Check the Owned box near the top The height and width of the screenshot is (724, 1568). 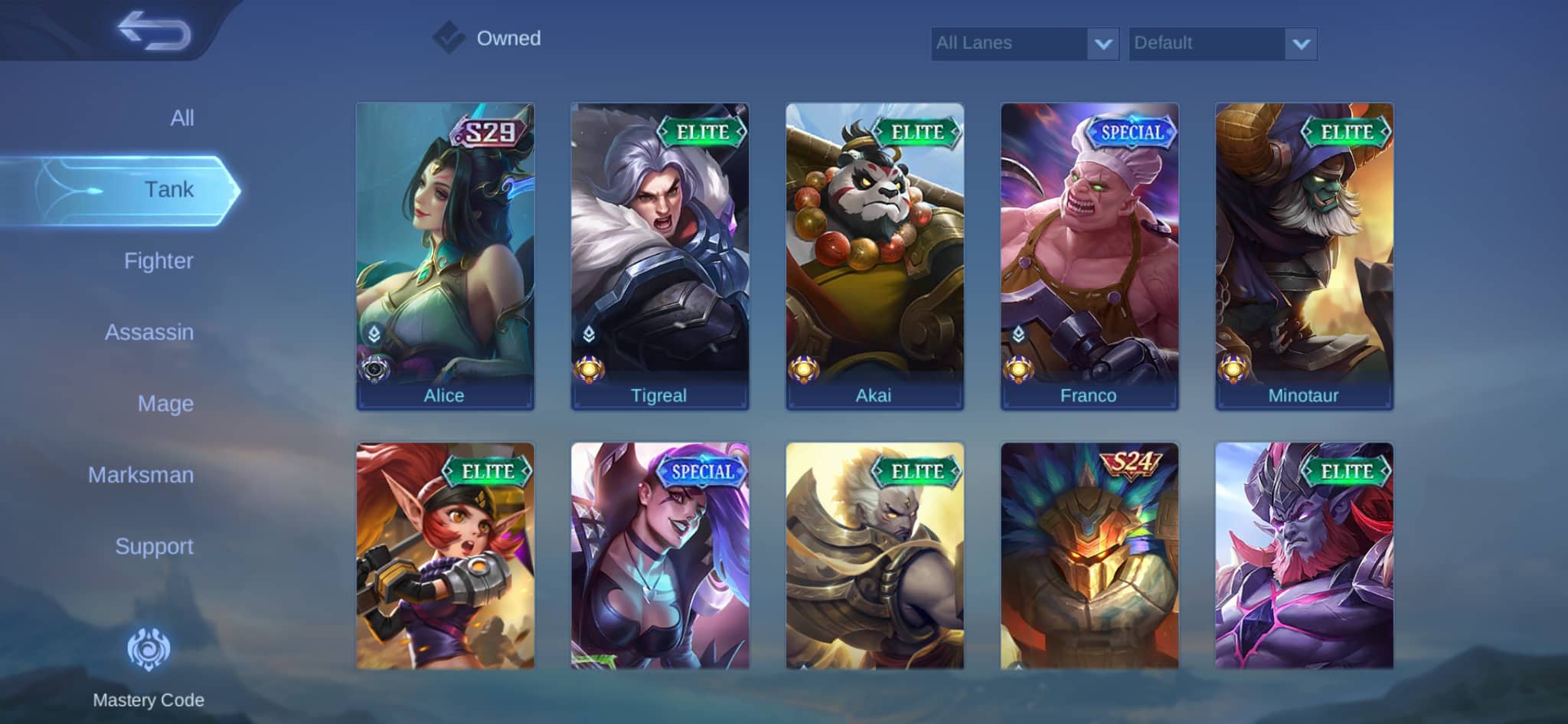[x=449, y=36]
